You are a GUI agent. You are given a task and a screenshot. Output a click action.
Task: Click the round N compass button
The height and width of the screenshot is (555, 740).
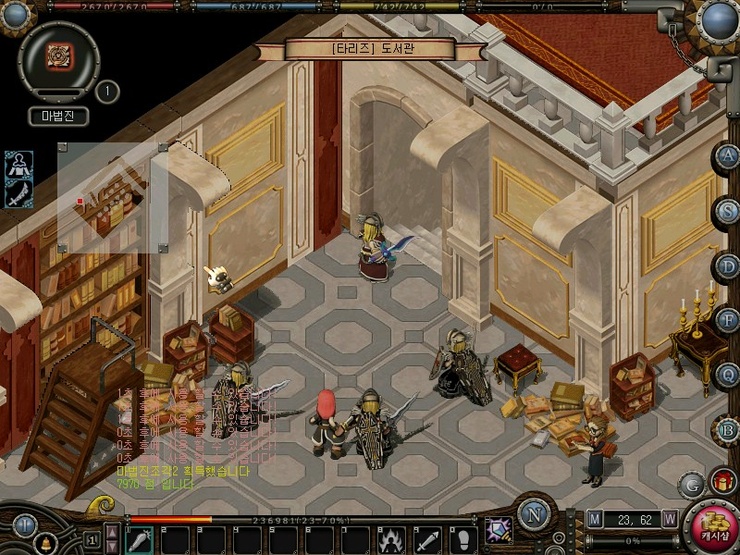536,517
